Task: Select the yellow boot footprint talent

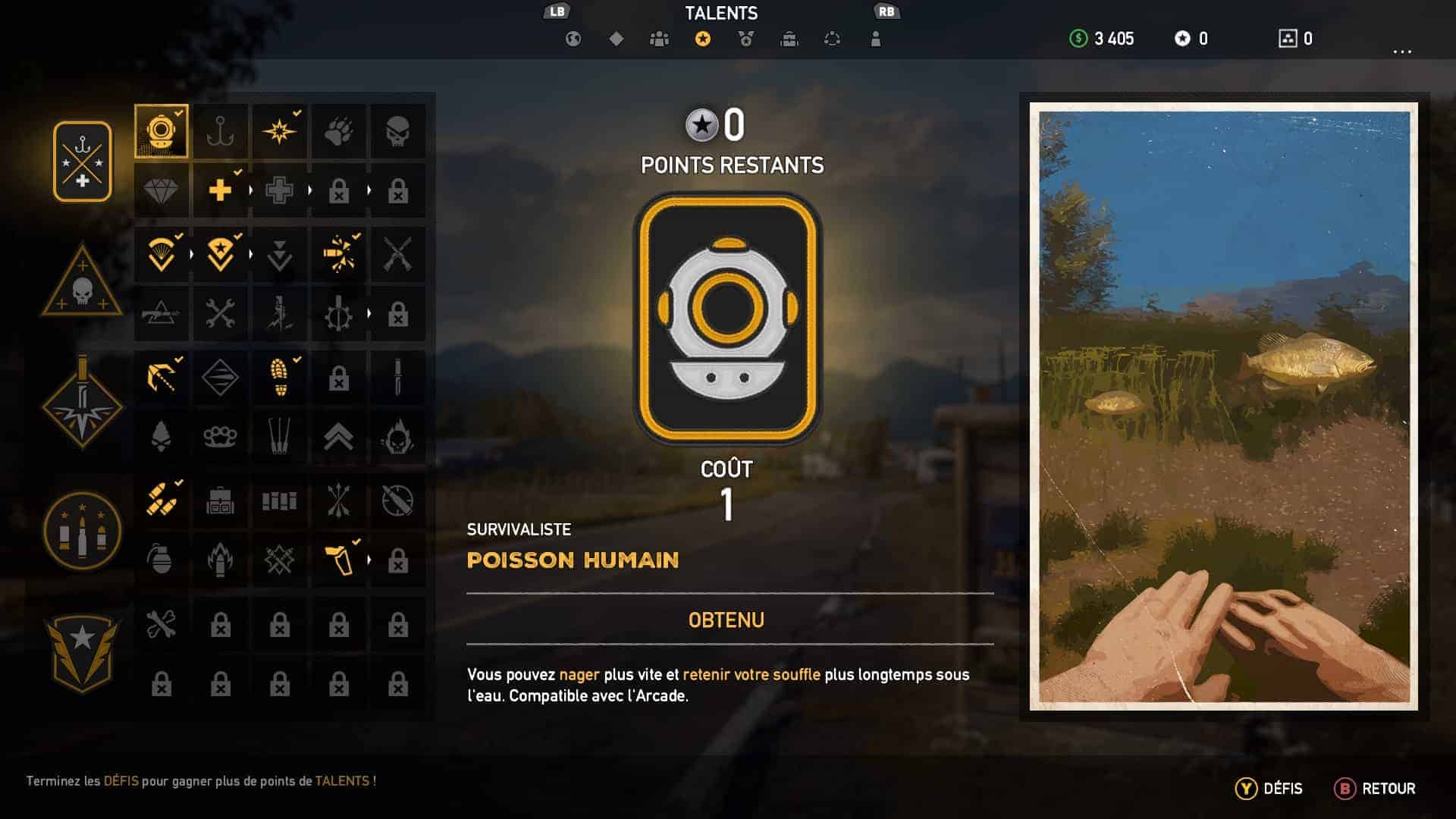Action: [280, 377]
